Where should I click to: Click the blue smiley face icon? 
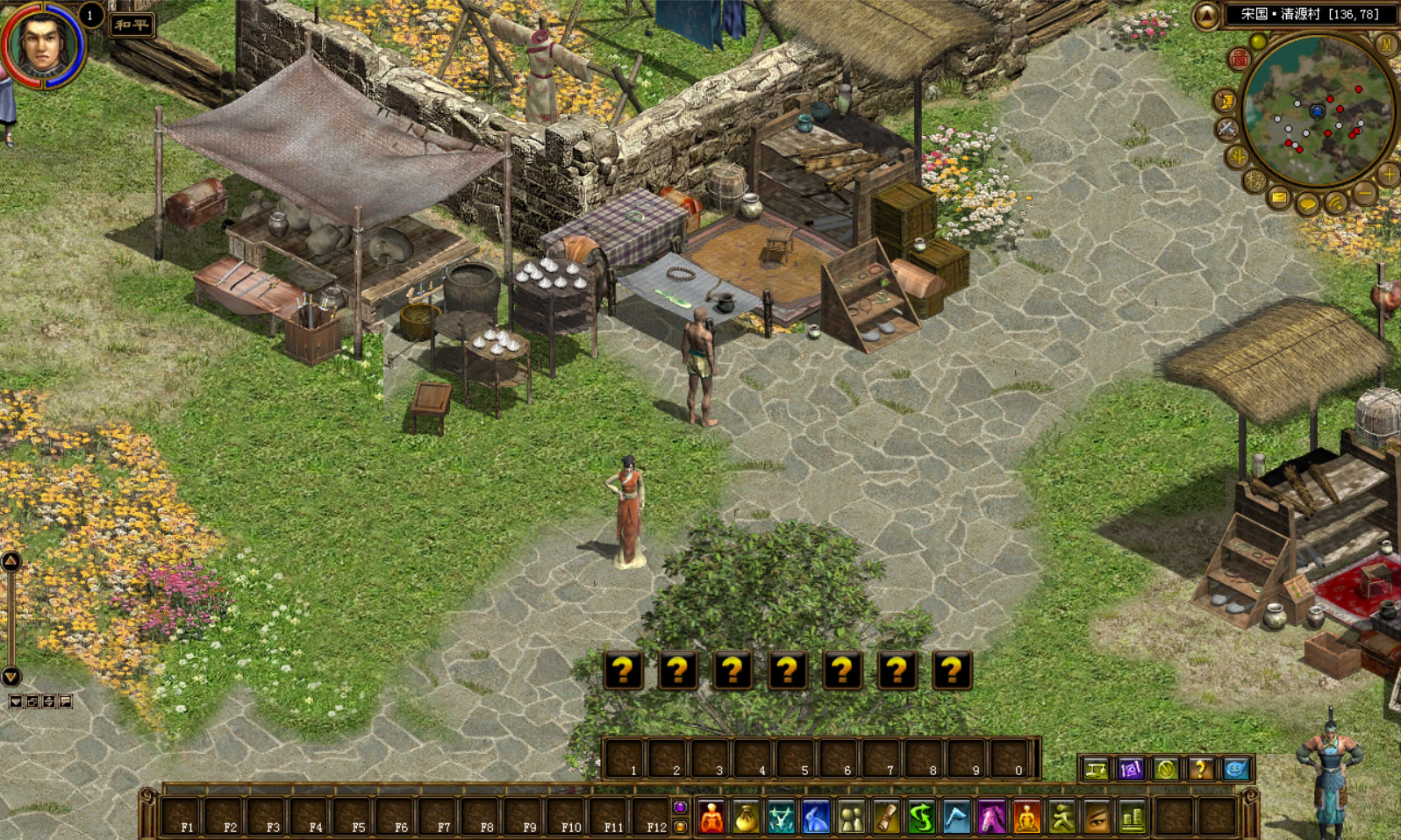pyautogui.click(x=1235, y=769)
